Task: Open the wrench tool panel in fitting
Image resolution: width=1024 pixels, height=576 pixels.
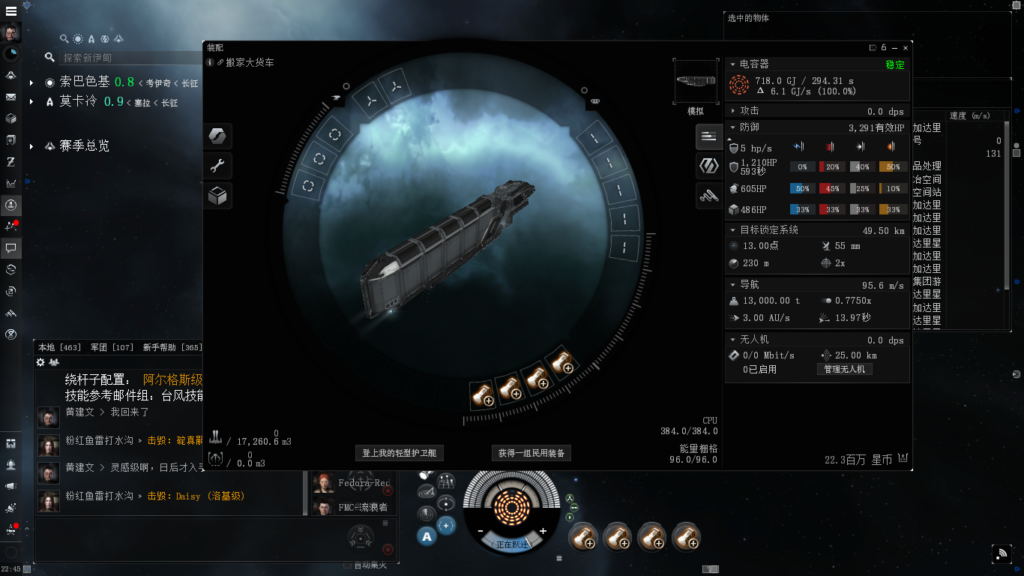Action: pos(218,166)
